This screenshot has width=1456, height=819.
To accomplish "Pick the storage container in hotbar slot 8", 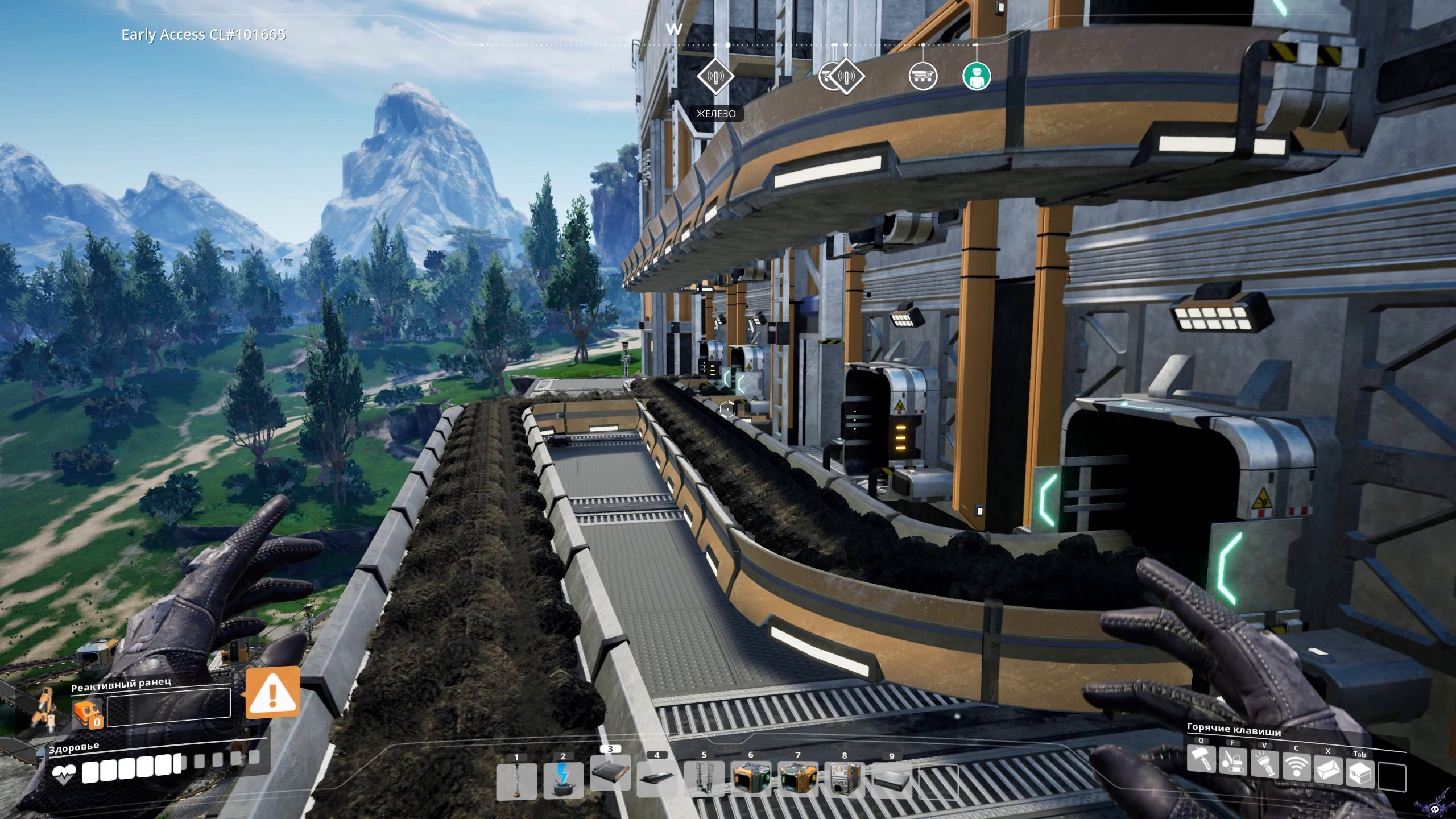I will pyautogui.click(x=845, y=780).
